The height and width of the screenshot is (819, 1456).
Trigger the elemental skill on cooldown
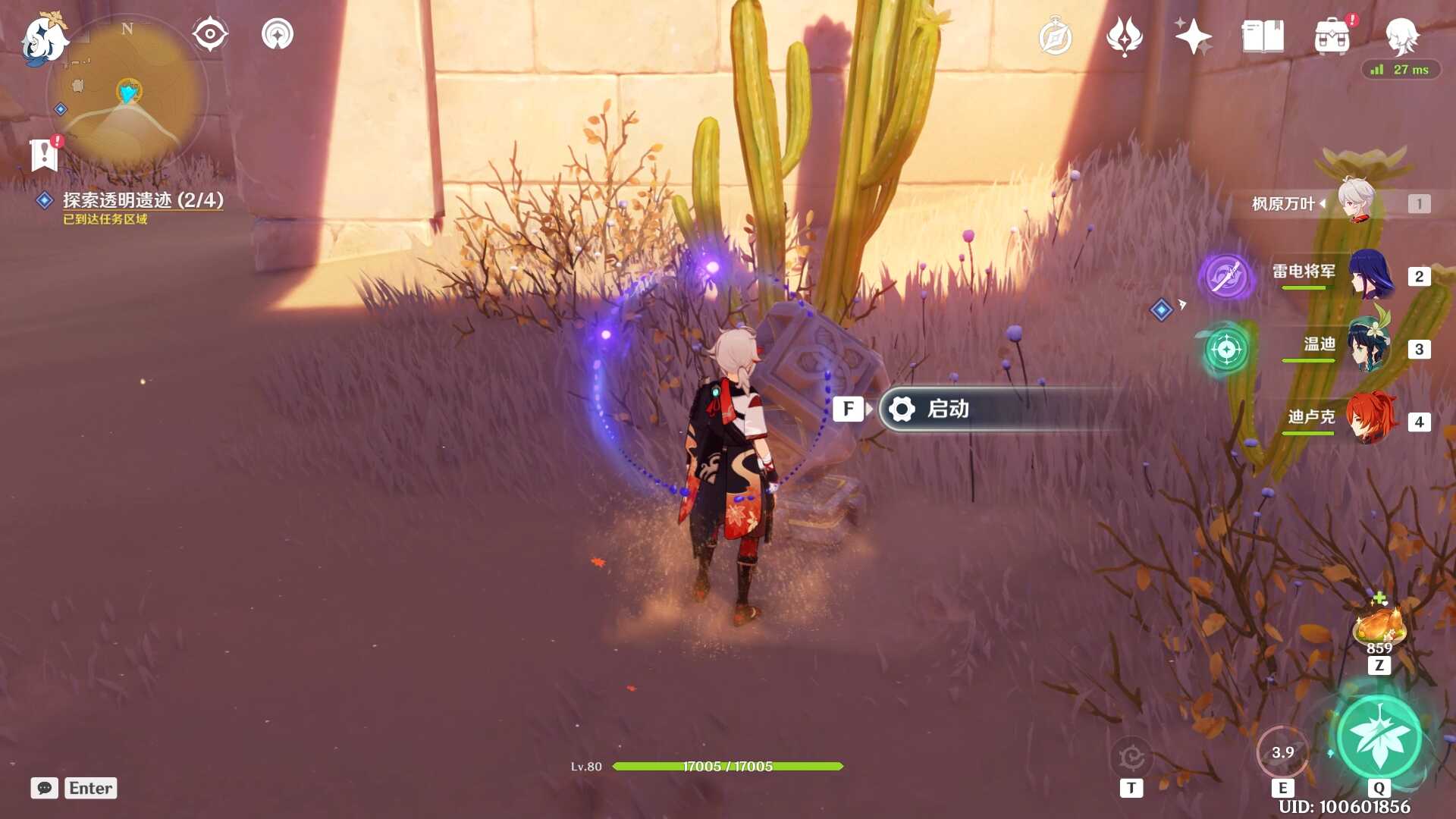(x=1282, y=752)
